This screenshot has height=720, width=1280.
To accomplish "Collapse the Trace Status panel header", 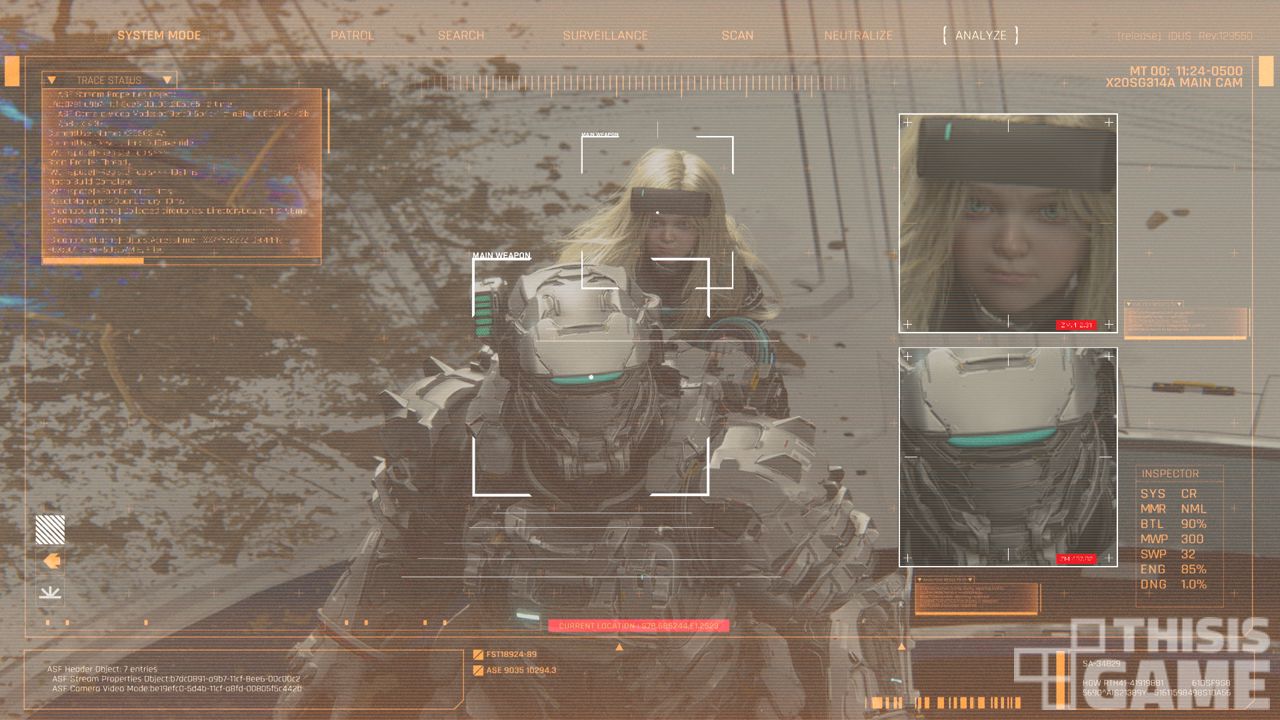I will (x=109, y=79).
